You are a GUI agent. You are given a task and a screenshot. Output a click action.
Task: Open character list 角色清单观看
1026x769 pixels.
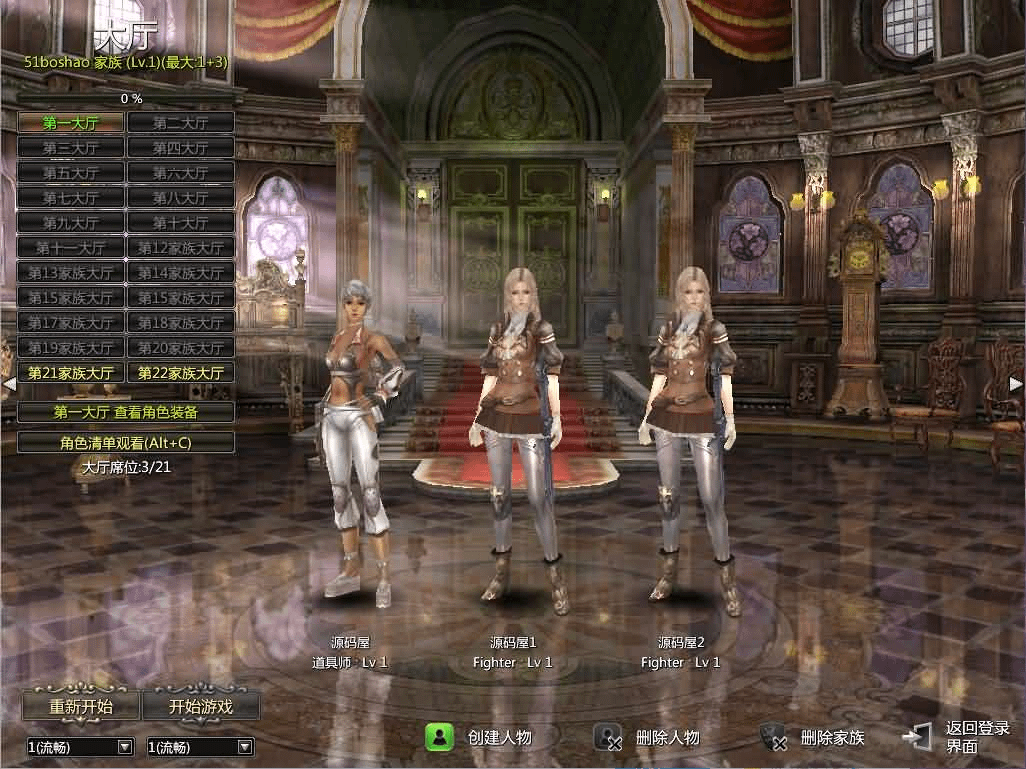click(x=126, y=442)
